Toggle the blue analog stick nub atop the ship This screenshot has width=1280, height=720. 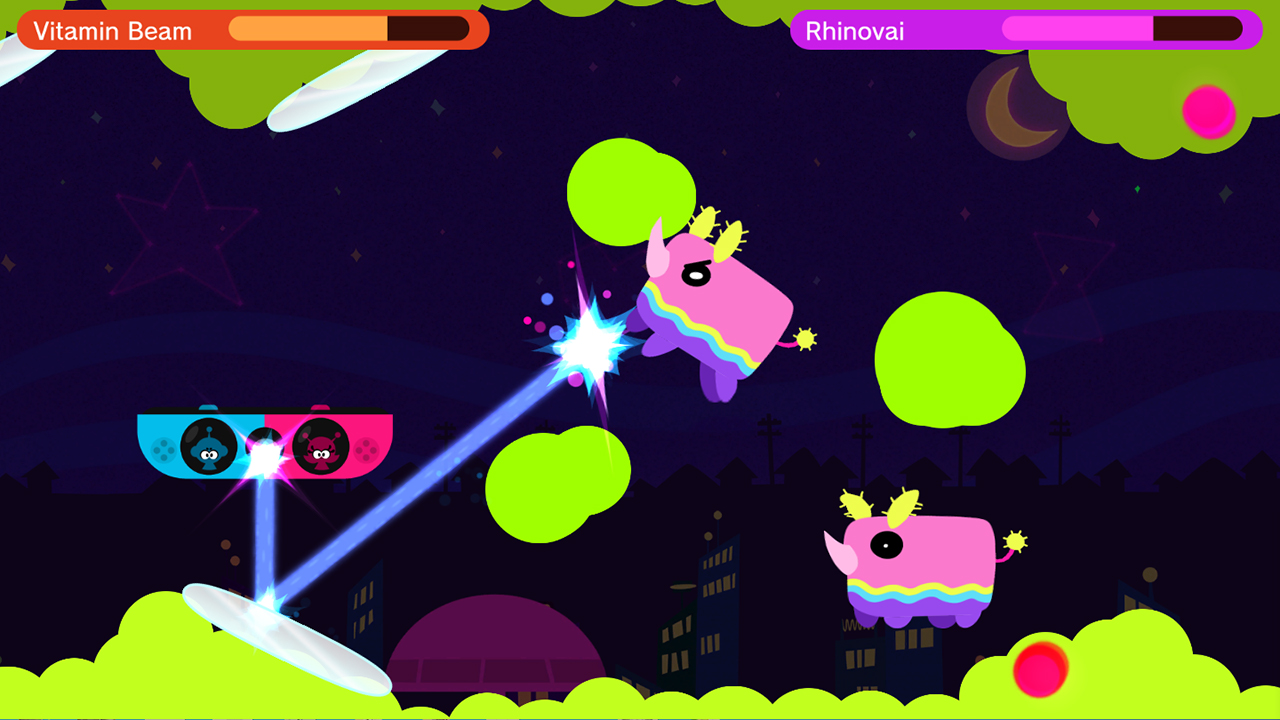click(x=207, y=408)
